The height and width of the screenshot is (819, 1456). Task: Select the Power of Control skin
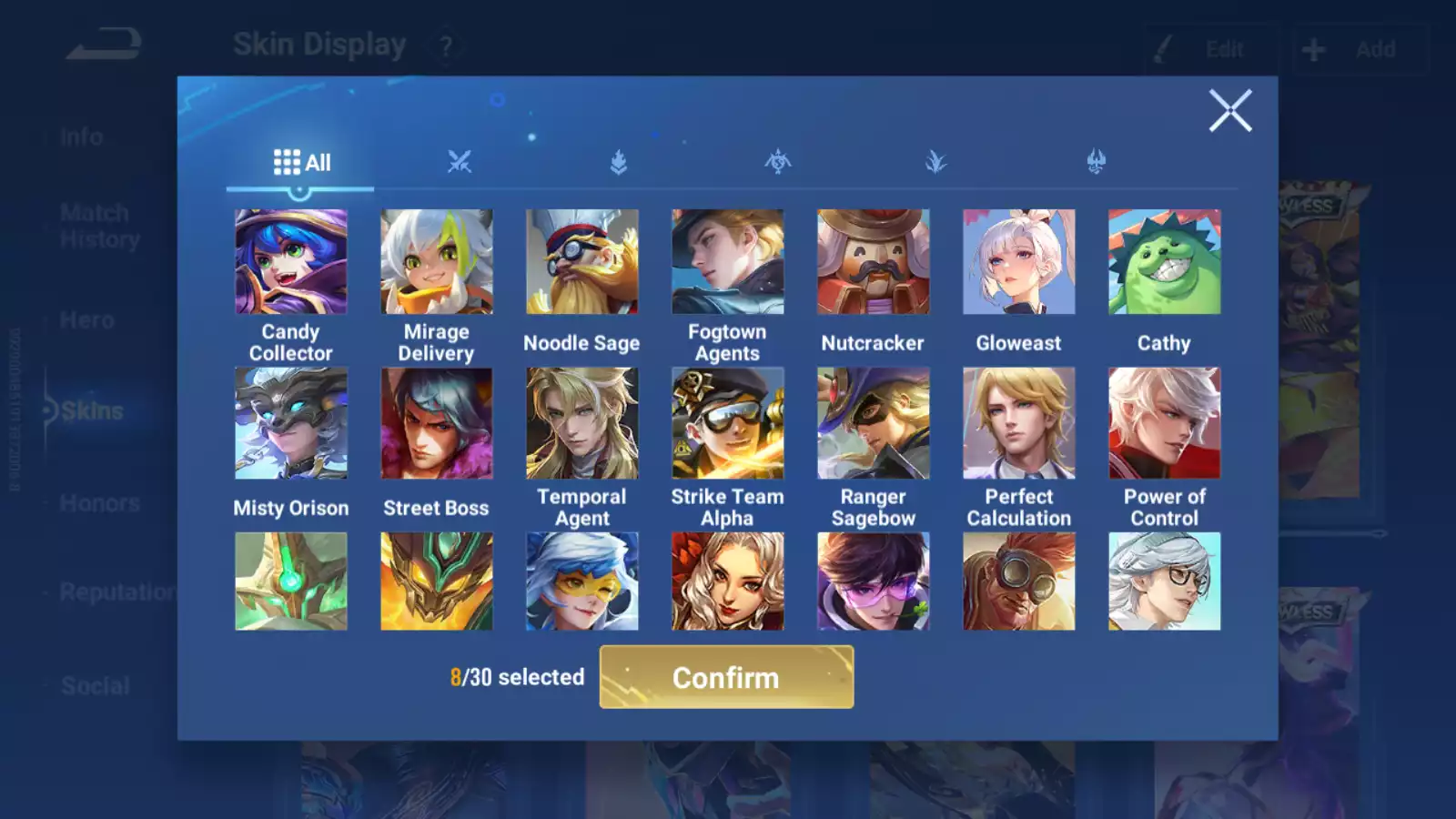click(1165, 423)
